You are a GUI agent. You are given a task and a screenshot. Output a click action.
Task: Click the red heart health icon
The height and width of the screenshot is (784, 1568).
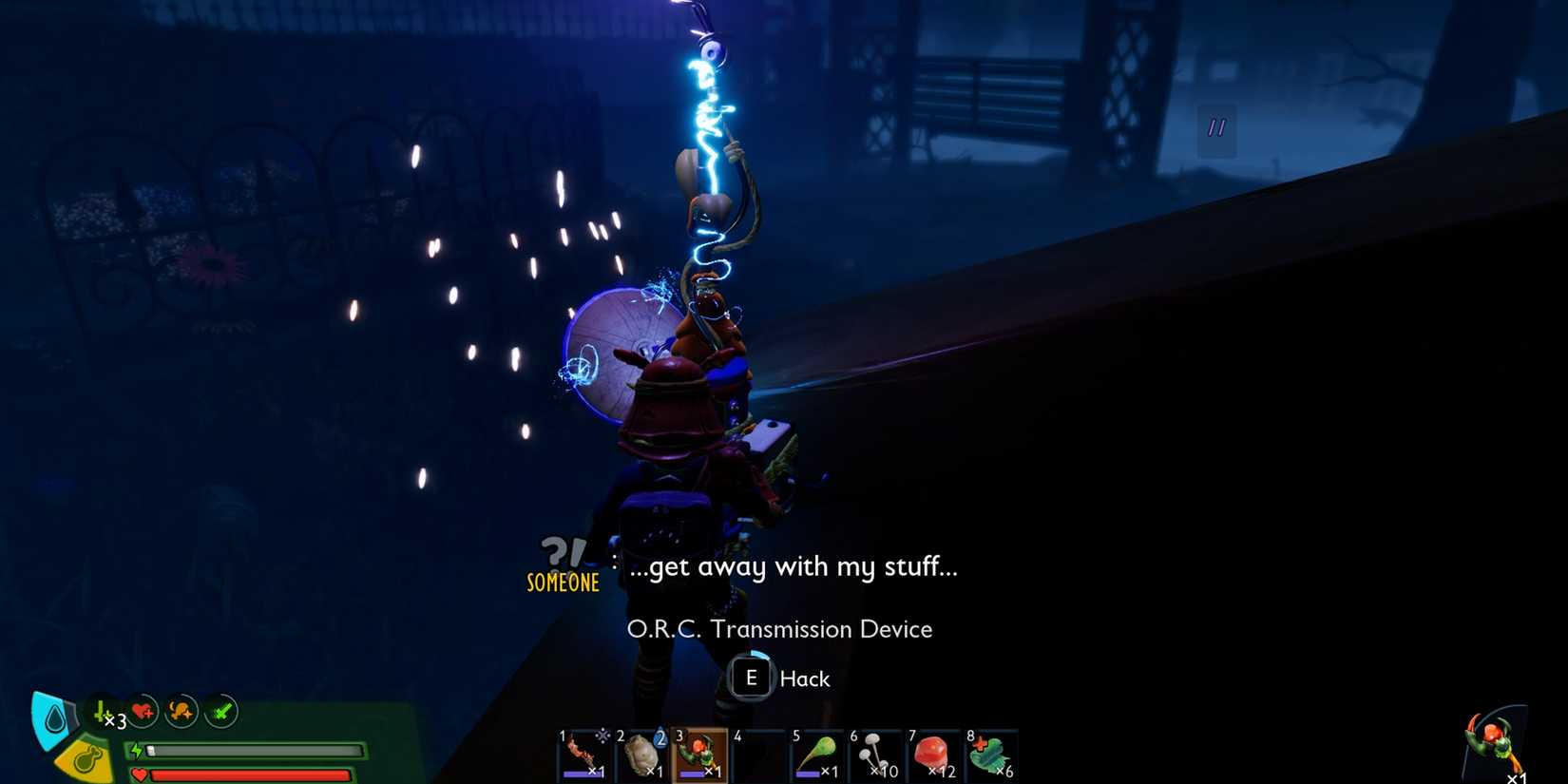140,773
